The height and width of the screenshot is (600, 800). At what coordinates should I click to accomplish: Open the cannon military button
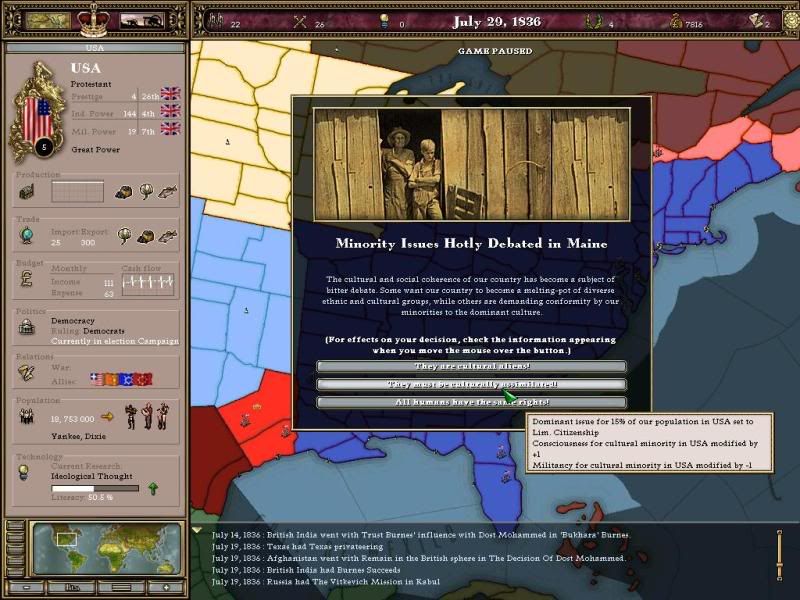141,19
